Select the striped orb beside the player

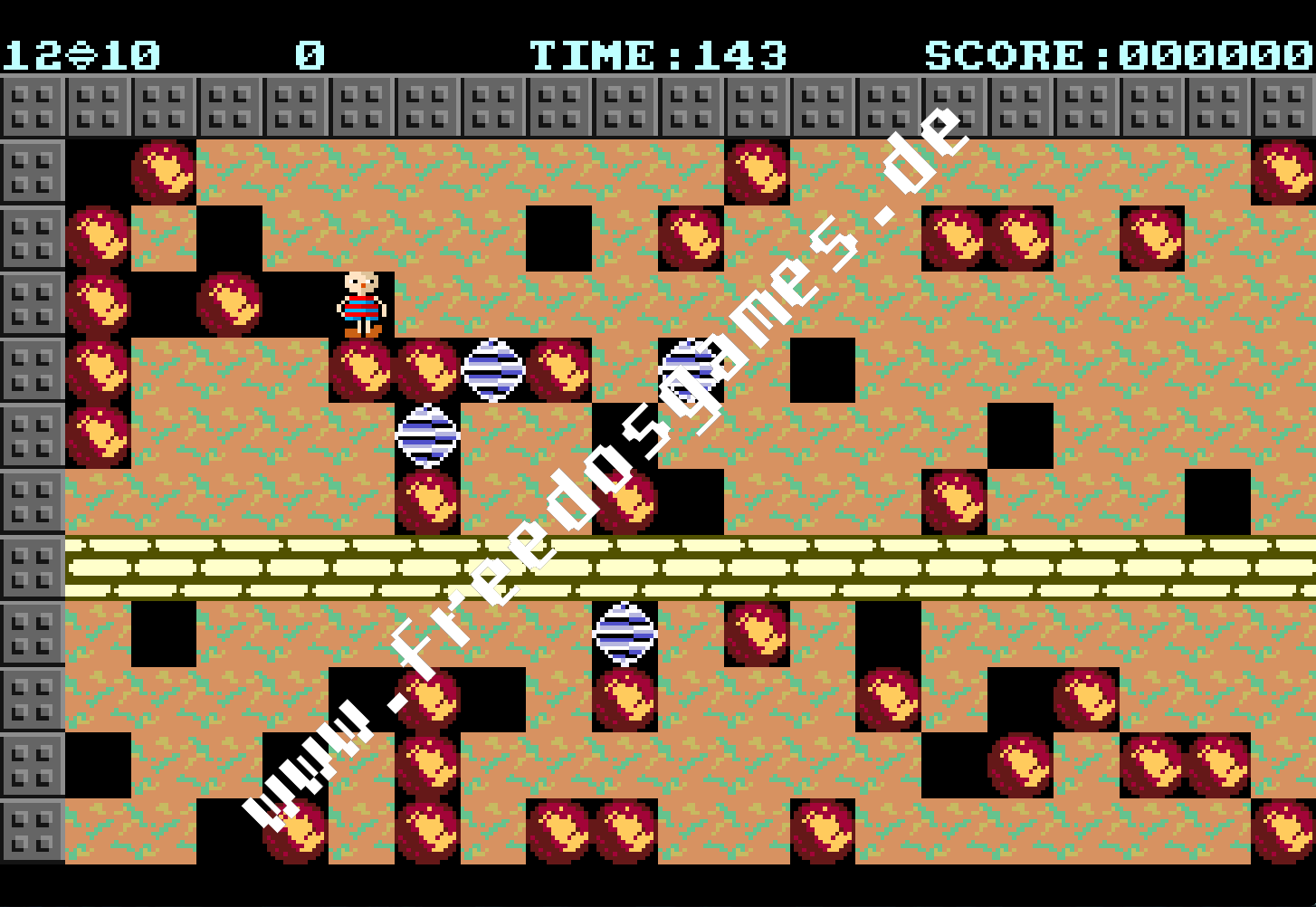pos(492,368)
